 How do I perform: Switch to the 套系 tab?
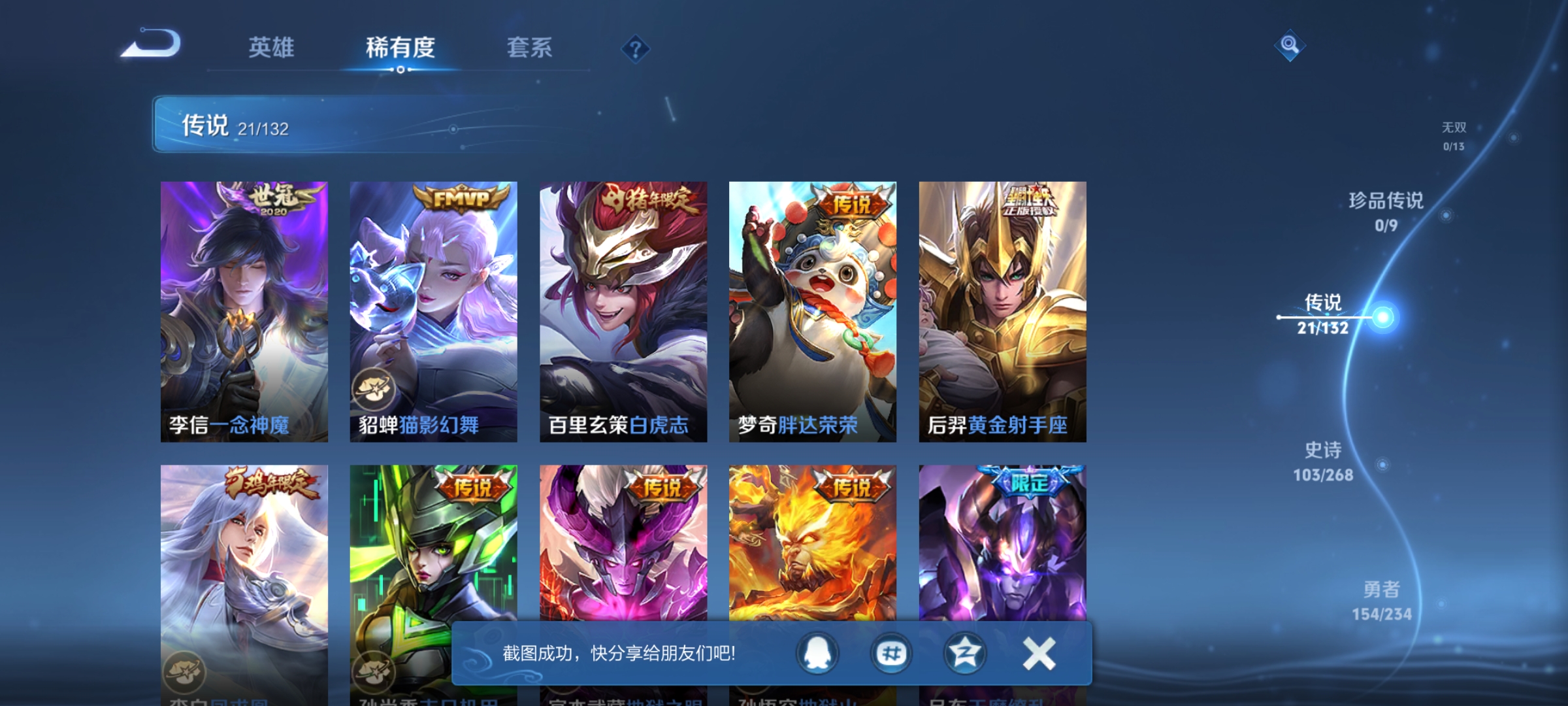pyautogui.click(x=530, y=48)
